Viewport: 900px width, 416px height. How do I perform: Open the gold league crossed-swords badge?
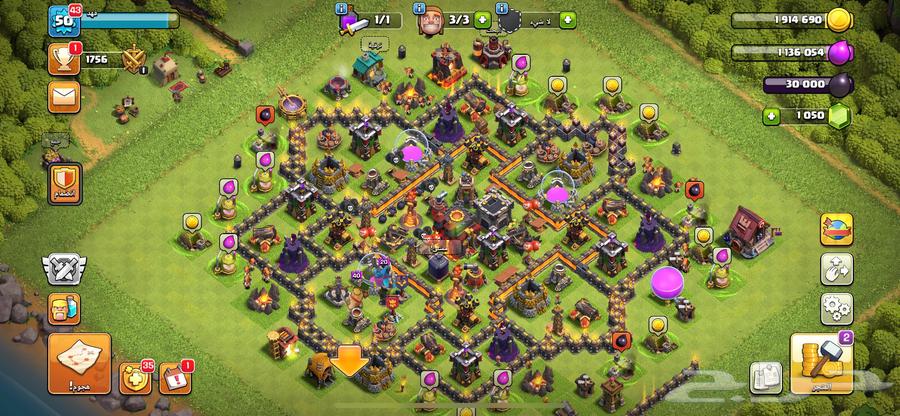(x=133, y=60)
